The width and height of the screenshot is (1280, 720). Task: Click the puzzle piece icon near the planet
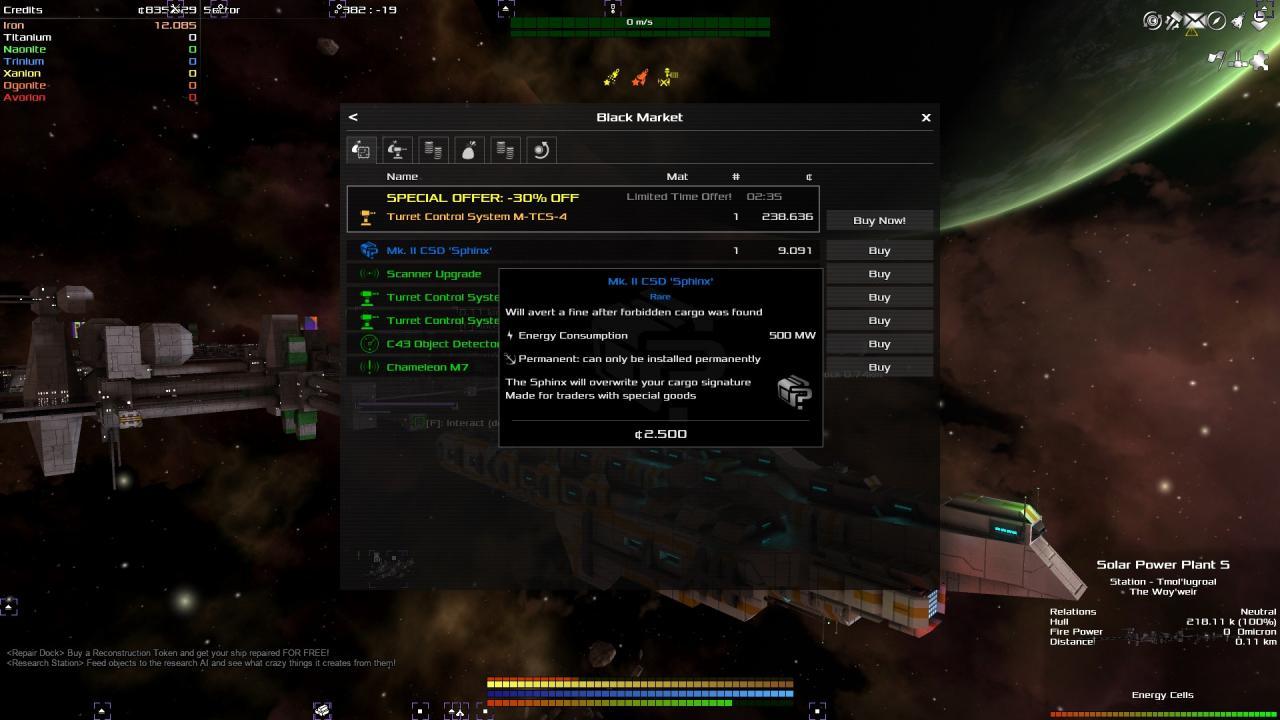pyautogui.click(x=1261, y=62)
